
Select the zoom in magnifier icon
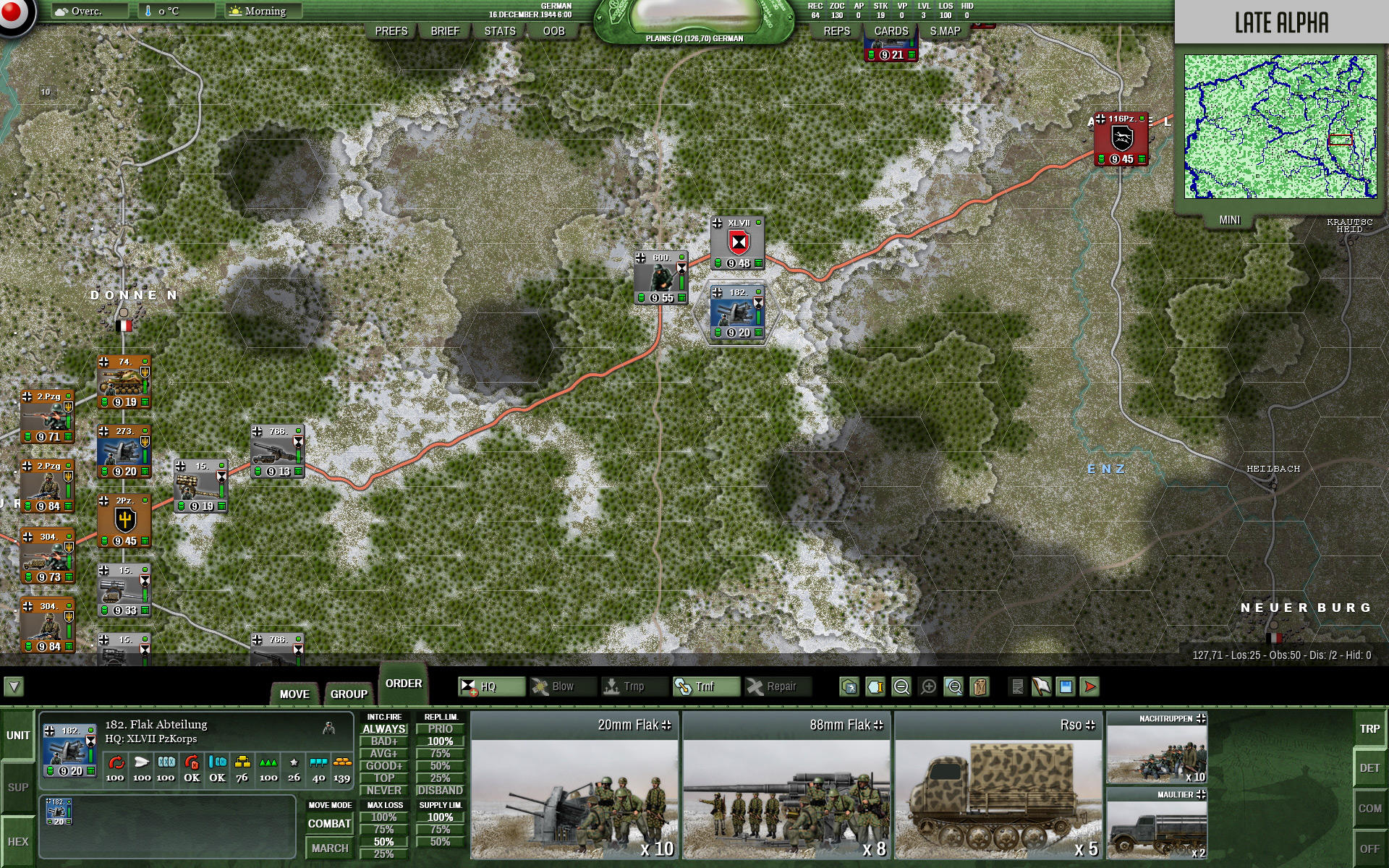click(928, 686)
